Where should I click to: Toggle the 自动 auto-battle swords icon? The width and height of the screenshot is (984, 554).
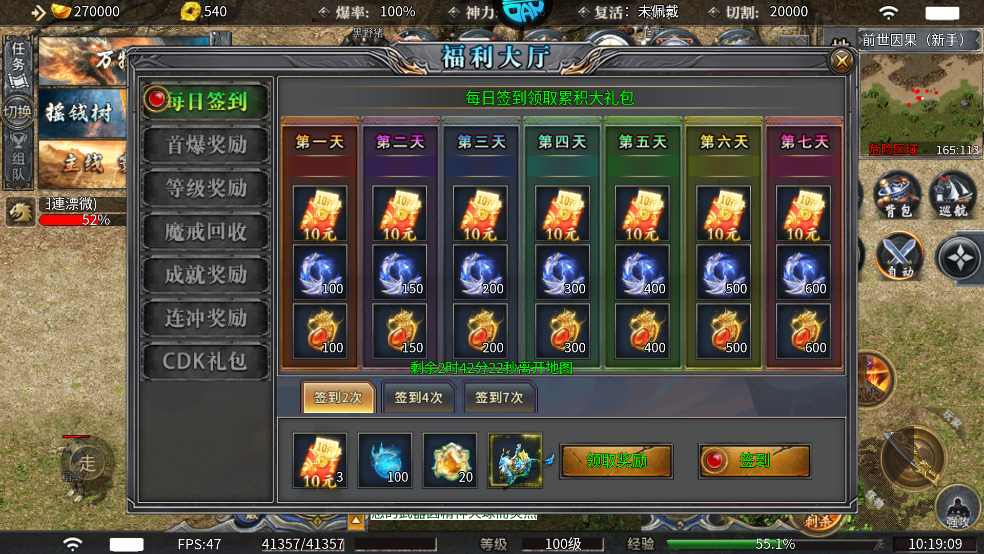pos(899,255)
